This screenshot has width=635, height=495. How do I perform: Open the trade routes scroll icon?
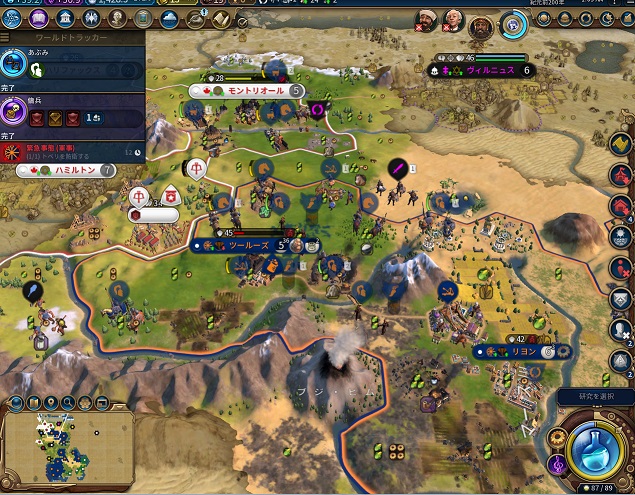[219, 20]
